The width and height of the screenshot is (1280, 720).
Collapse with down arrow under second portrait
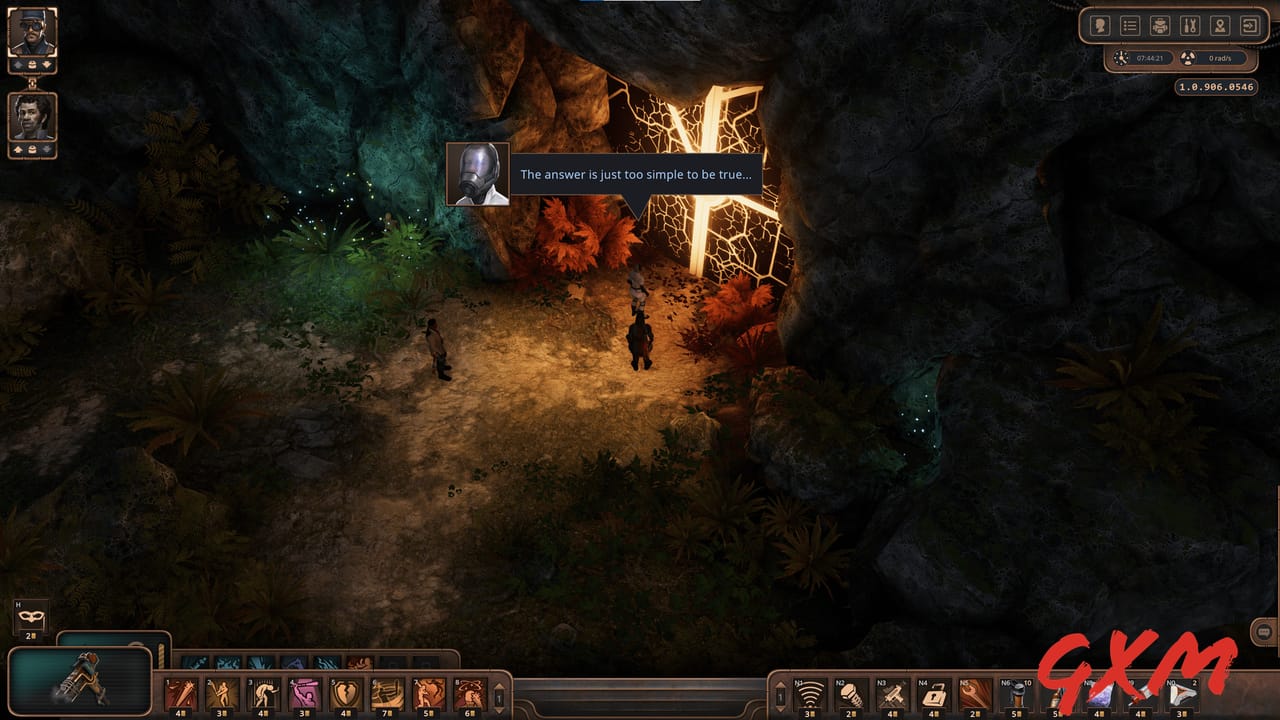click(46, 148)
